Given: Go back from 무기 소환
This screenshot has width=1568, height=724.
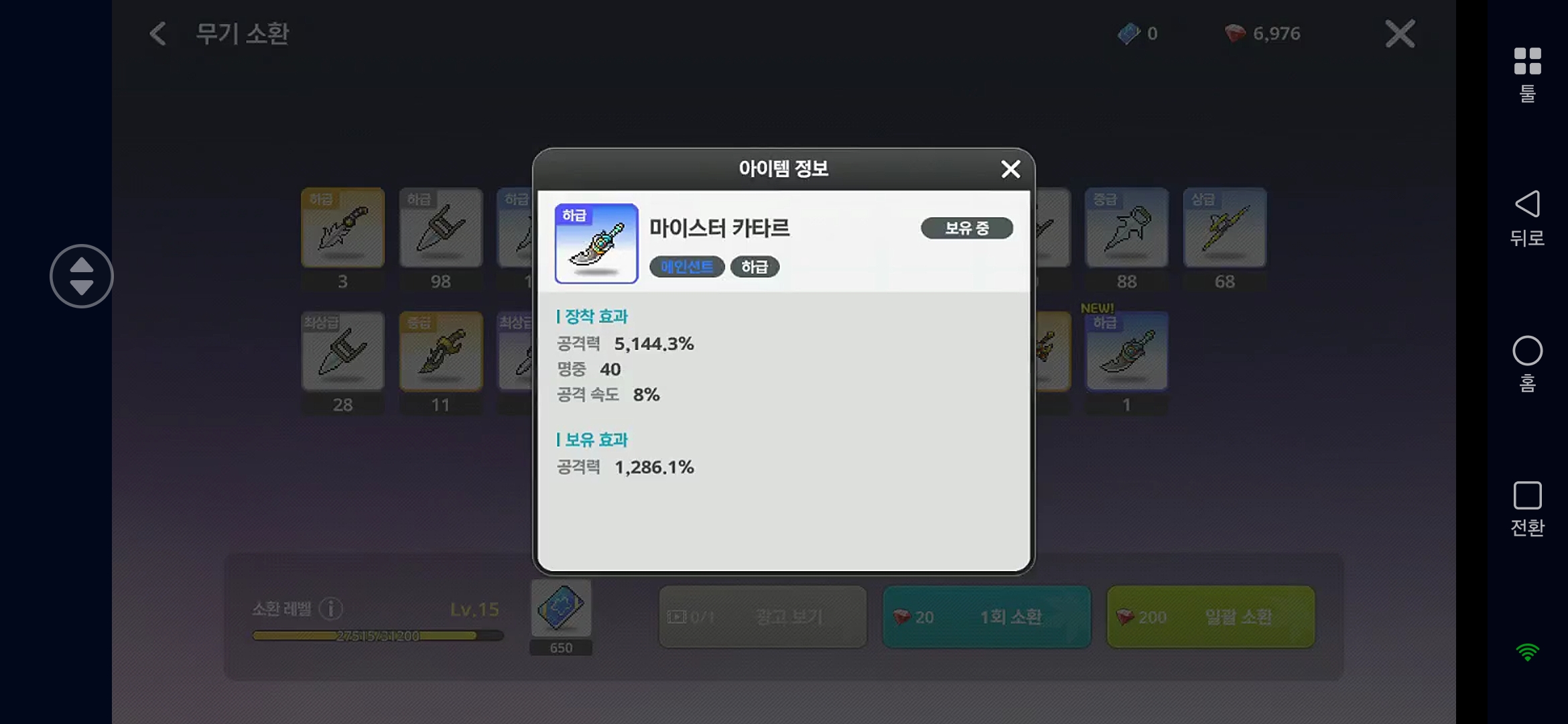Looking at the screenshot, I should (x=158, y=34).
